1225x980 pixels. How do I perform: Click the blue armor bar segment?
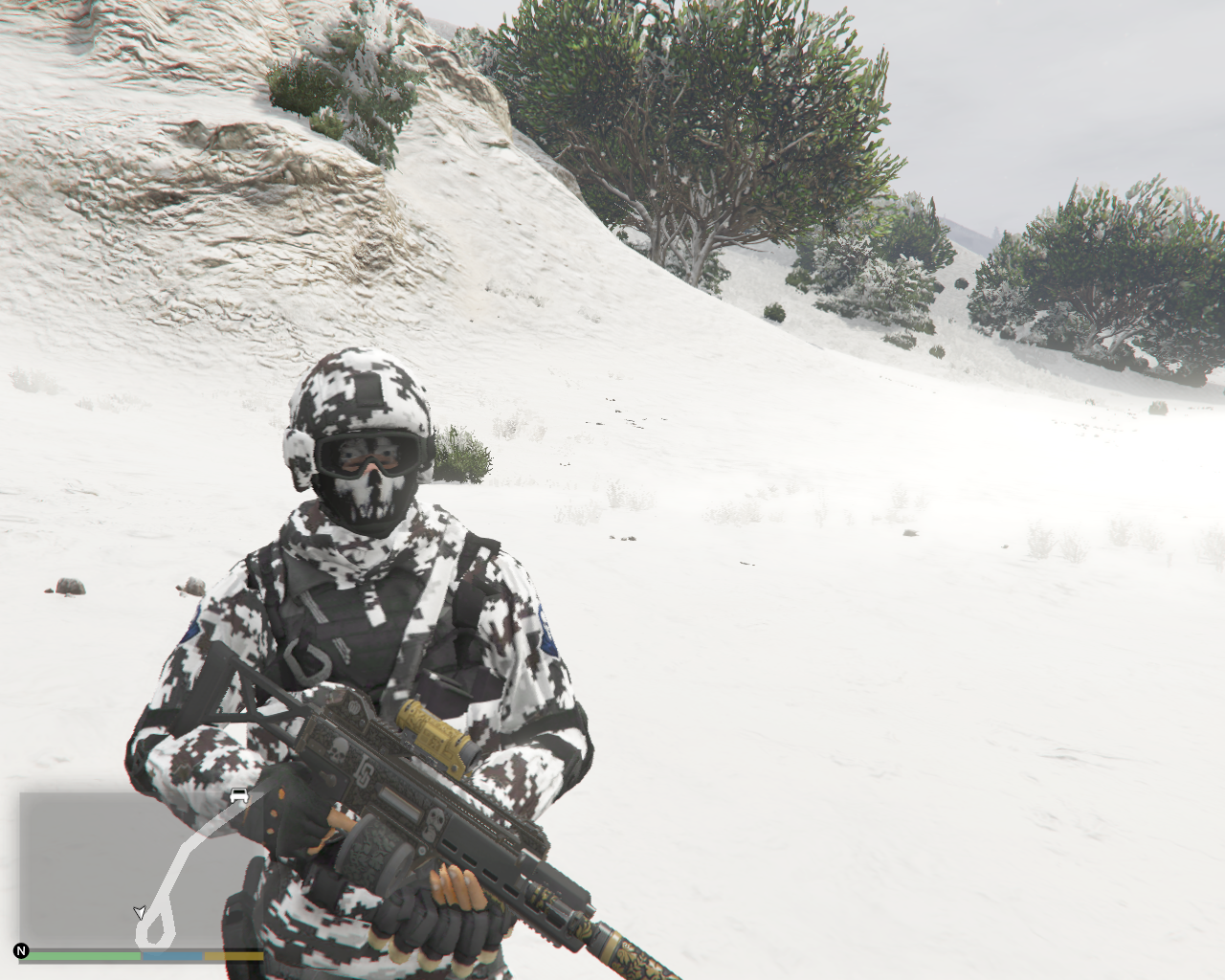[x=172, y=955]
